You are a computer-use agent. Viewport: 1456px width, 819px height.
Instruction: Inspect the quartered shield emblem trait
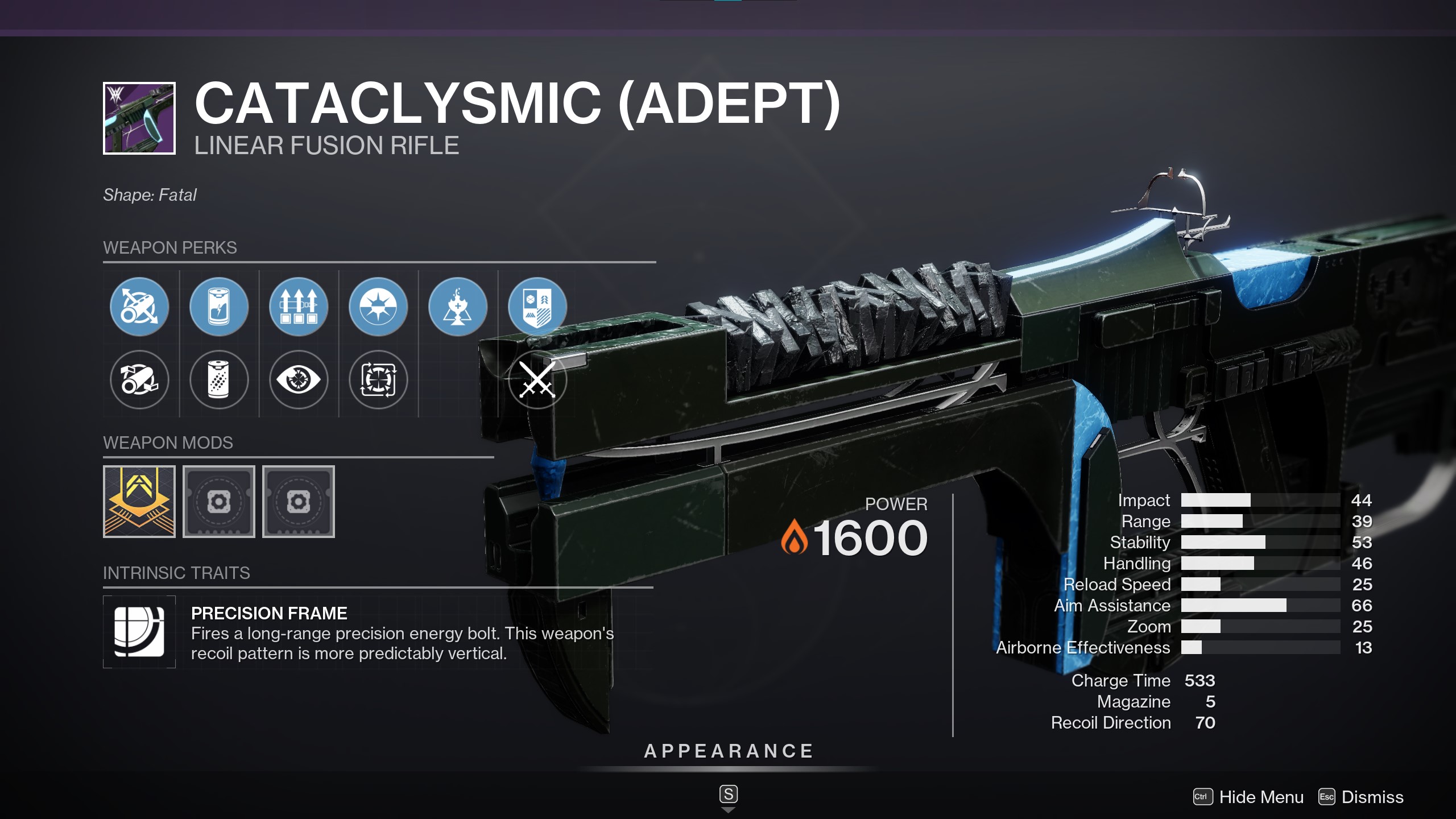click(x=537, y=307)
